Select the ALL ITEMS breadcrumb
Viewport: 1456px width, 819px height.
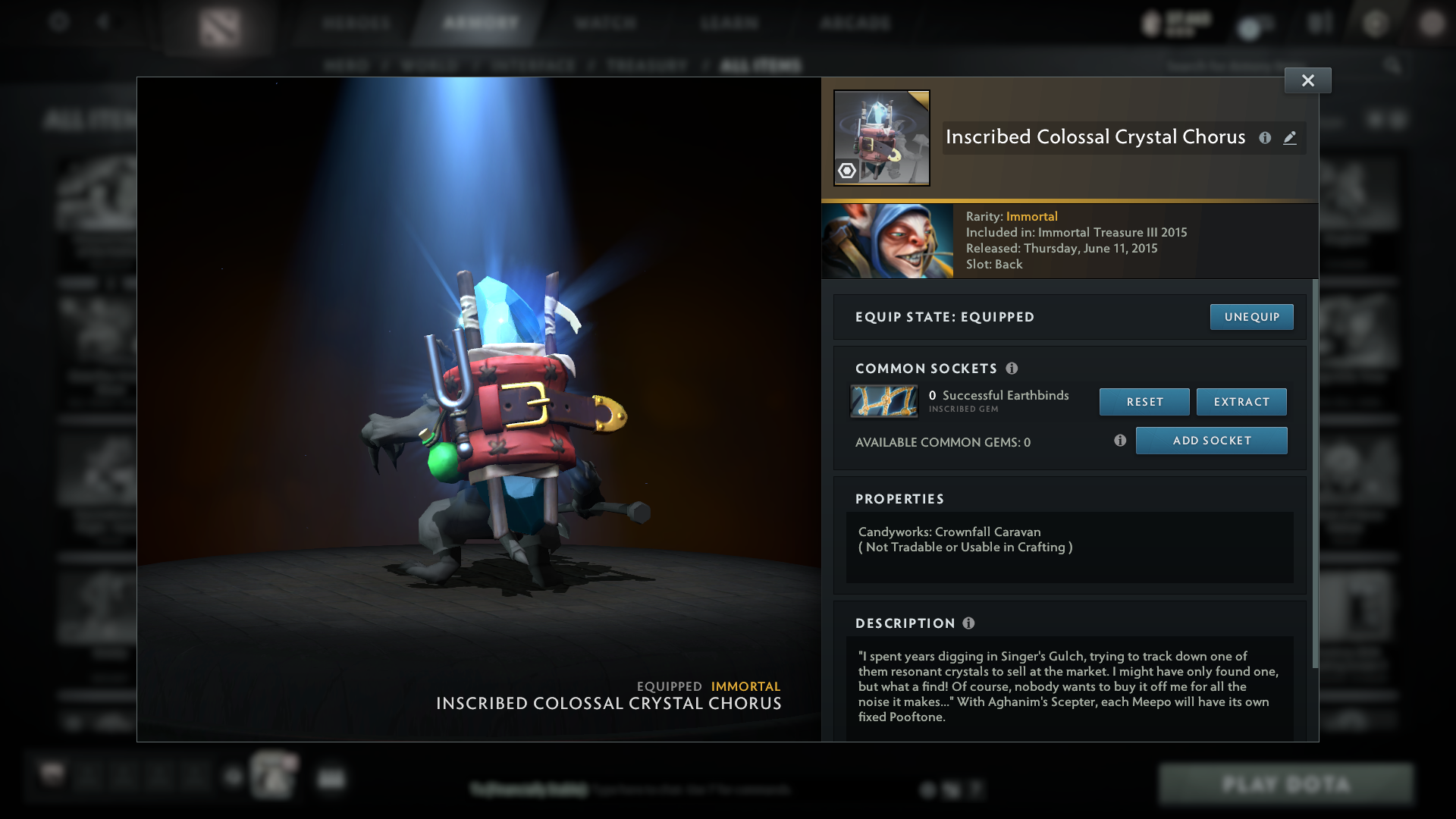click(x=761, y=66)
